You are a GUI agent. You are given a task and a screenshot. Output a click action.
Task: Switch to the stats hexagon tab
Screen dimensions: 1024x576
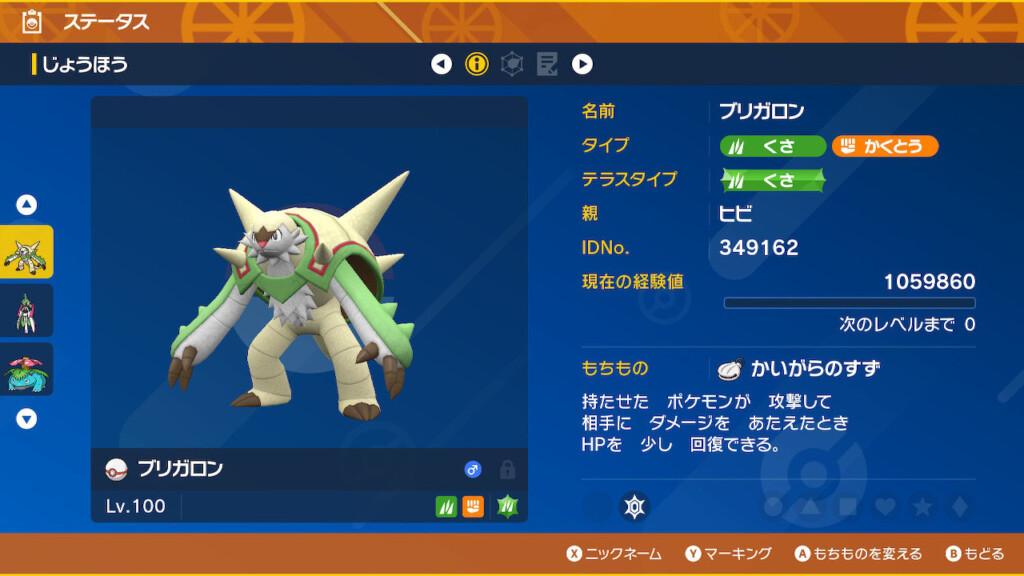(x=512, y=65)
